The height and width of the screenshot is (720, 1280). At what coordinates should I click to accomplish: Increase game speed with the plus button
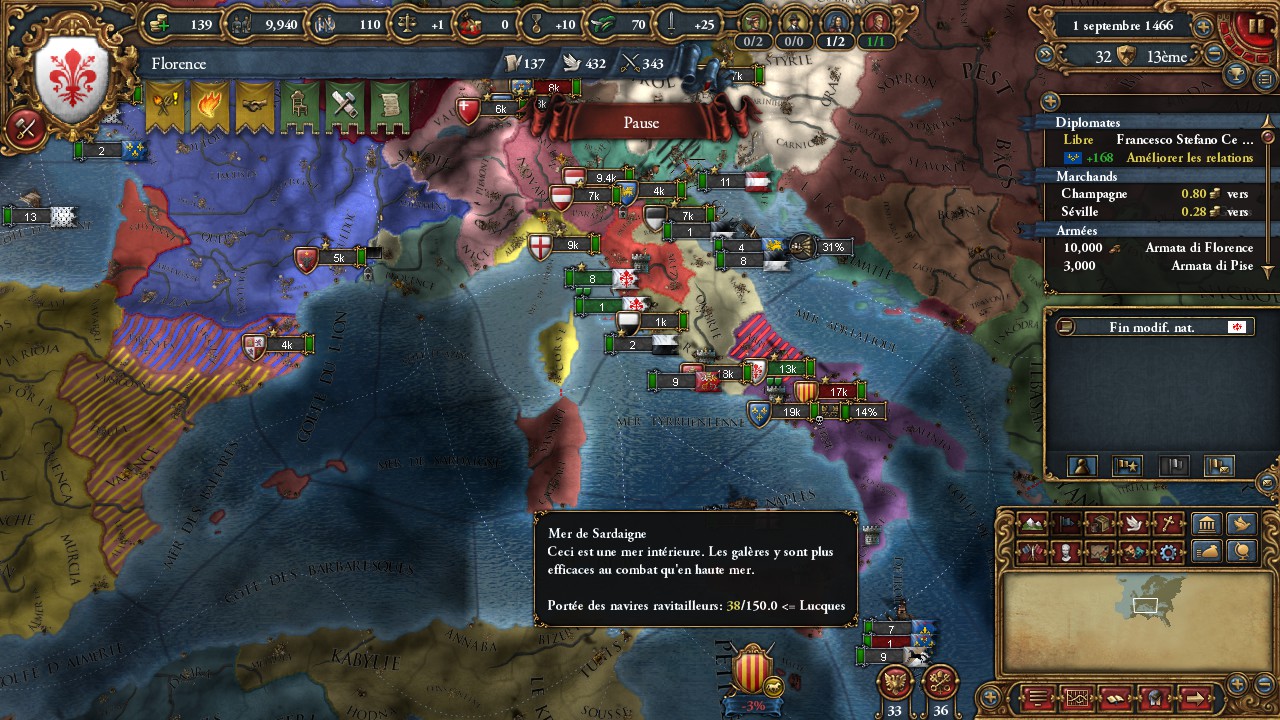pos(1203,27)
